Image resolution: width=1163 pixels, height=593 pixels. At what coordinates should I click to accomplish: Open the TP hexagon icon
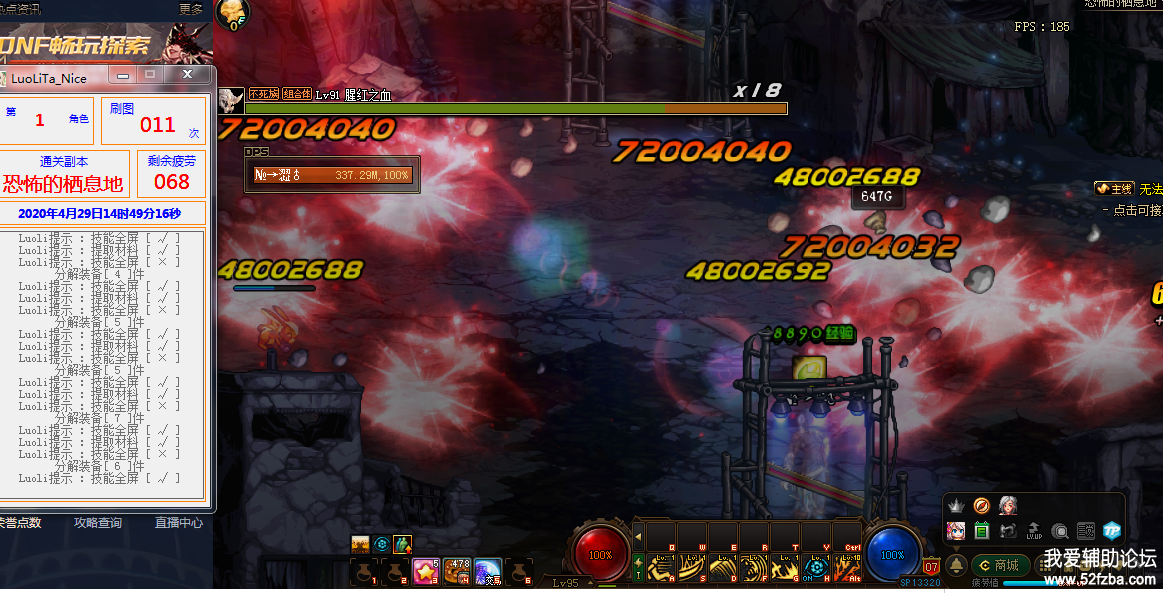(x=1112, y=531)
